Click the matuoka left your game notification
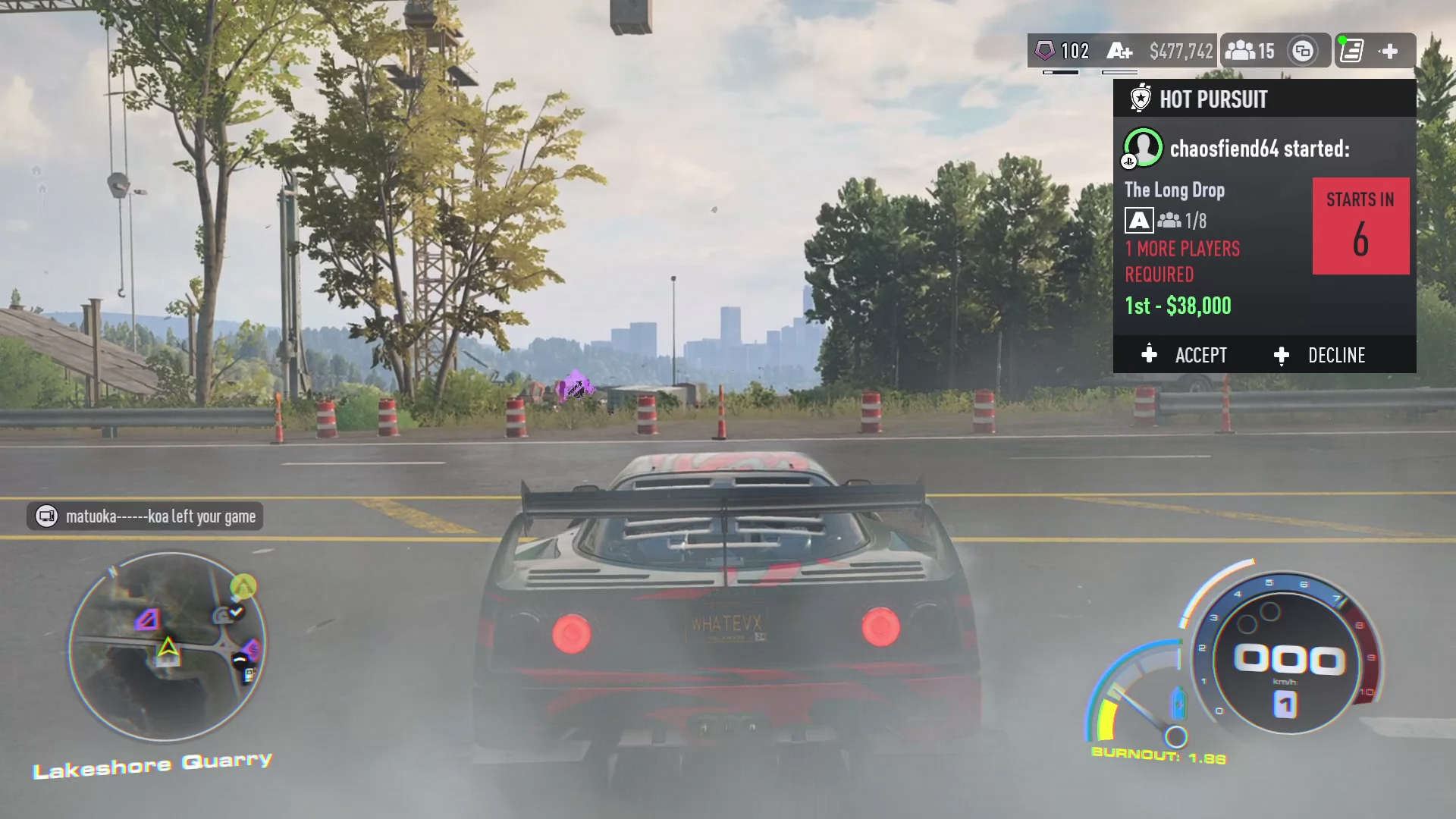Viewport: 1456px width, 819px height. coord(146,516)
